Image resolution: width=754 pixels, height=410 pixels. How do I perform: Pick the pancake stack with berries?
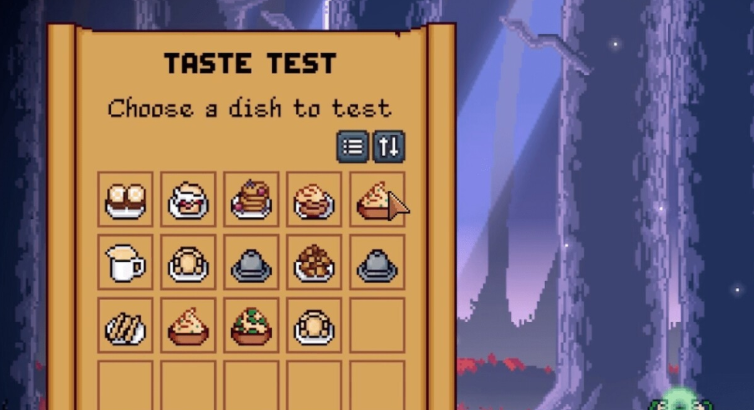[251, 200]
